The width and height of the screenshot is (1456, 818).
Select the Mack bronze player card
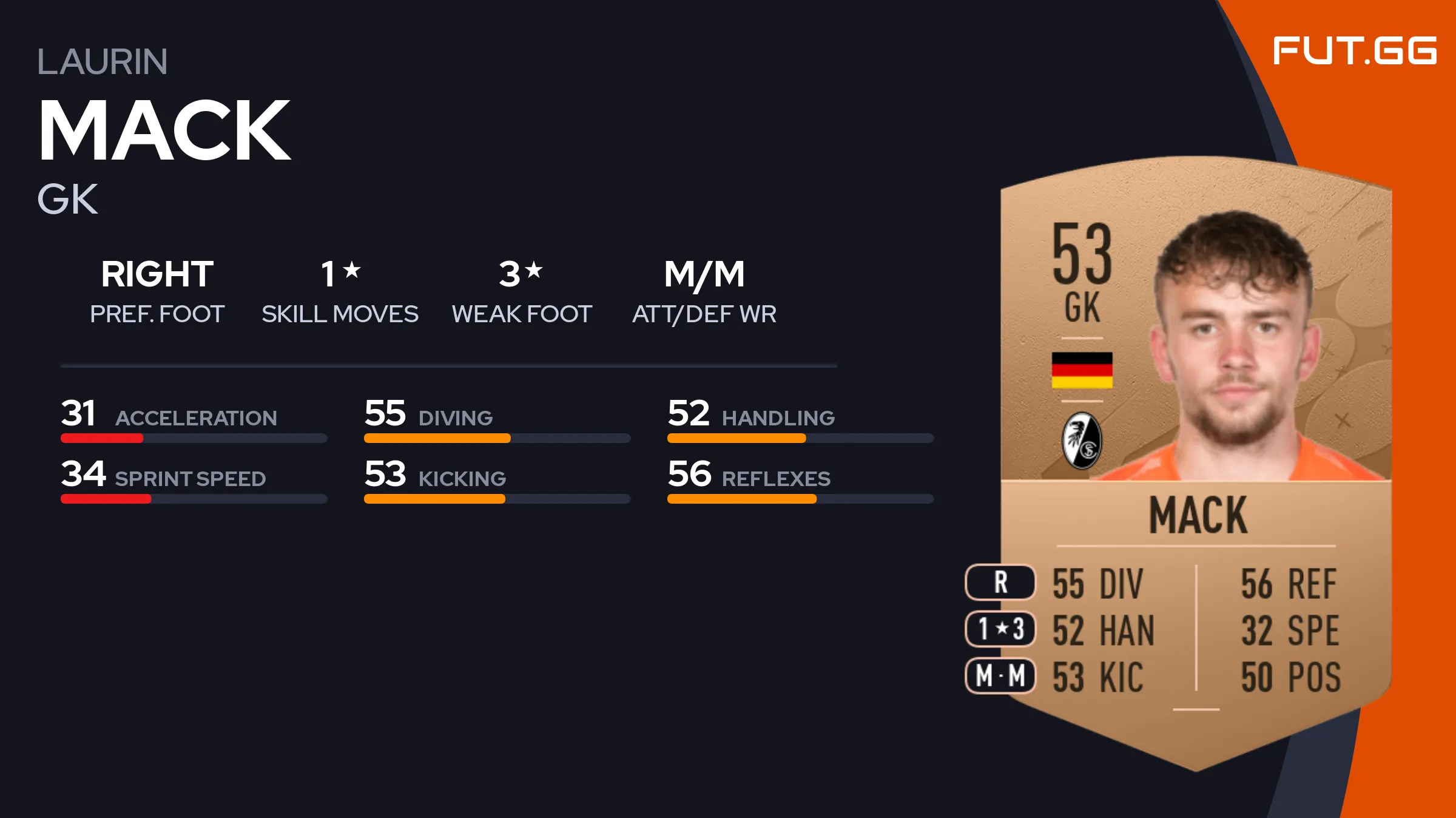(x=1195, y=461)
